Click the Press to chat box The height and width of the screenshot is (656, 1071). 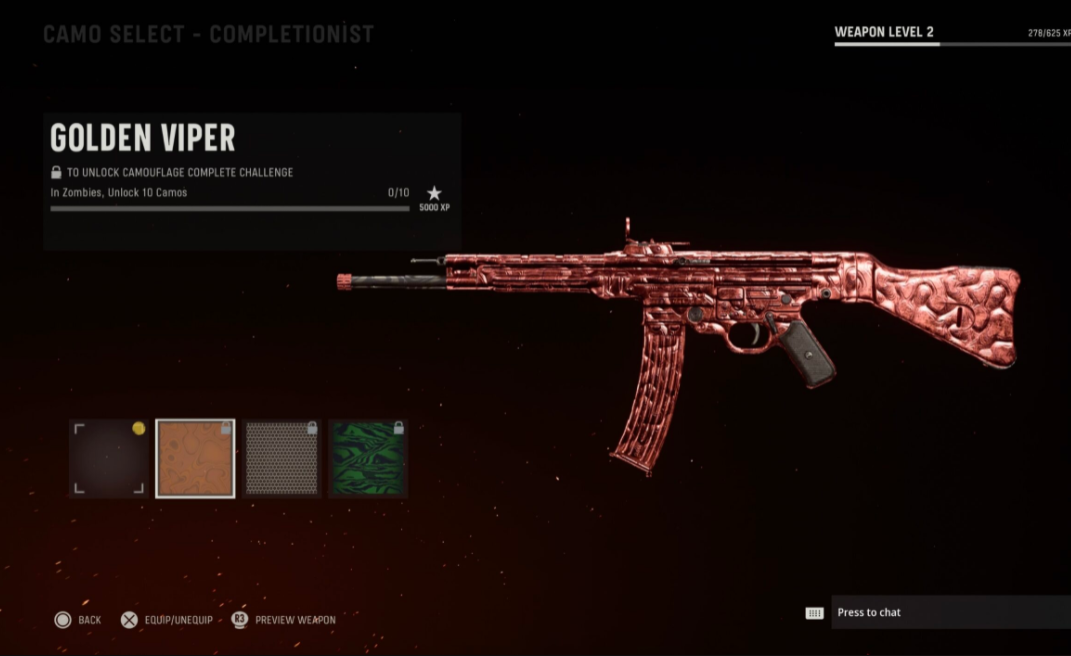pyautogui.click(x=949, y=612)
